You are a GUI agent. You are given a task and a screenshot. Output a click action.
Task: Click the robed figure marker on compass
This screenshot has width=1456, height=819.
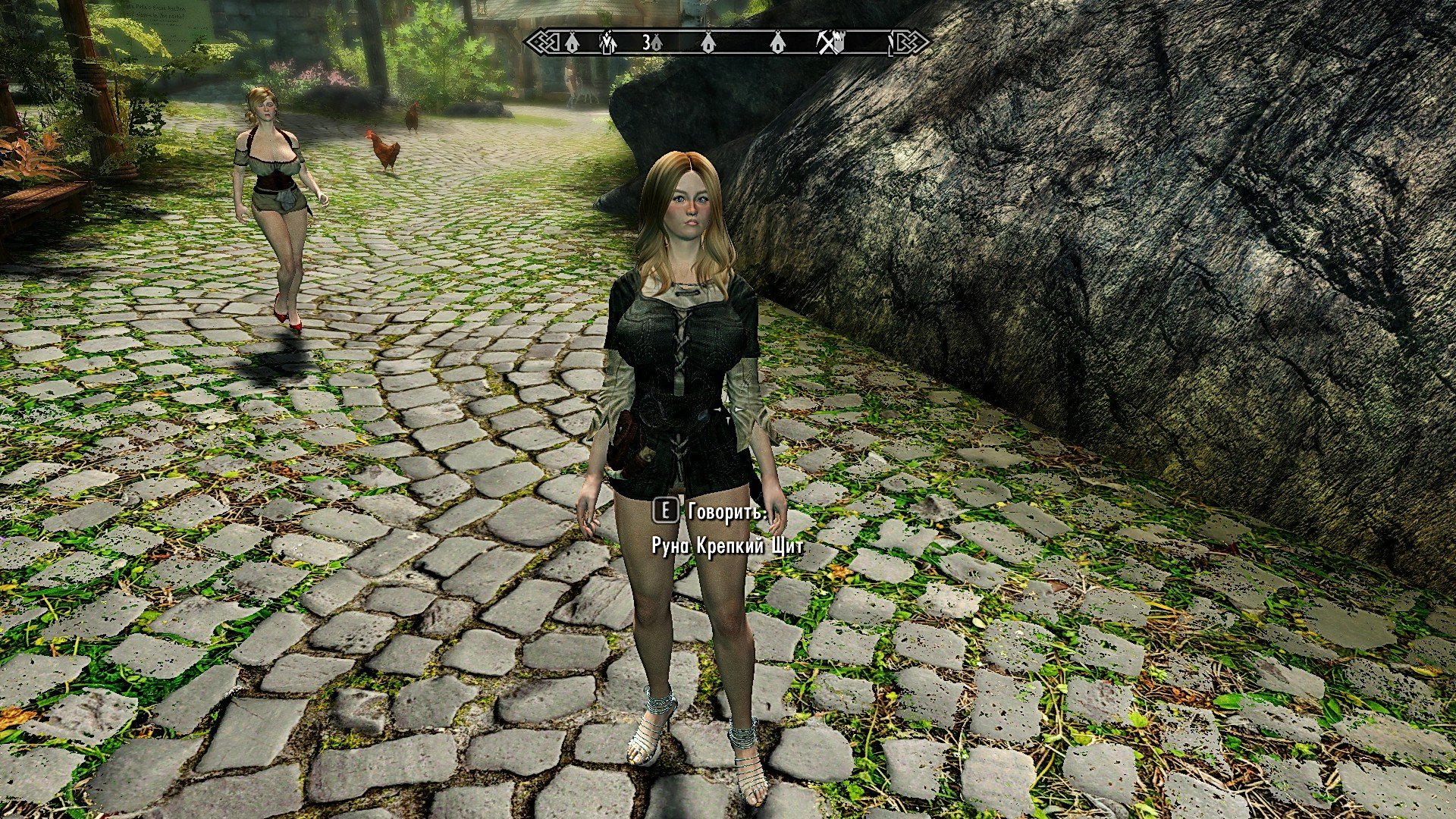coord(607,42)
